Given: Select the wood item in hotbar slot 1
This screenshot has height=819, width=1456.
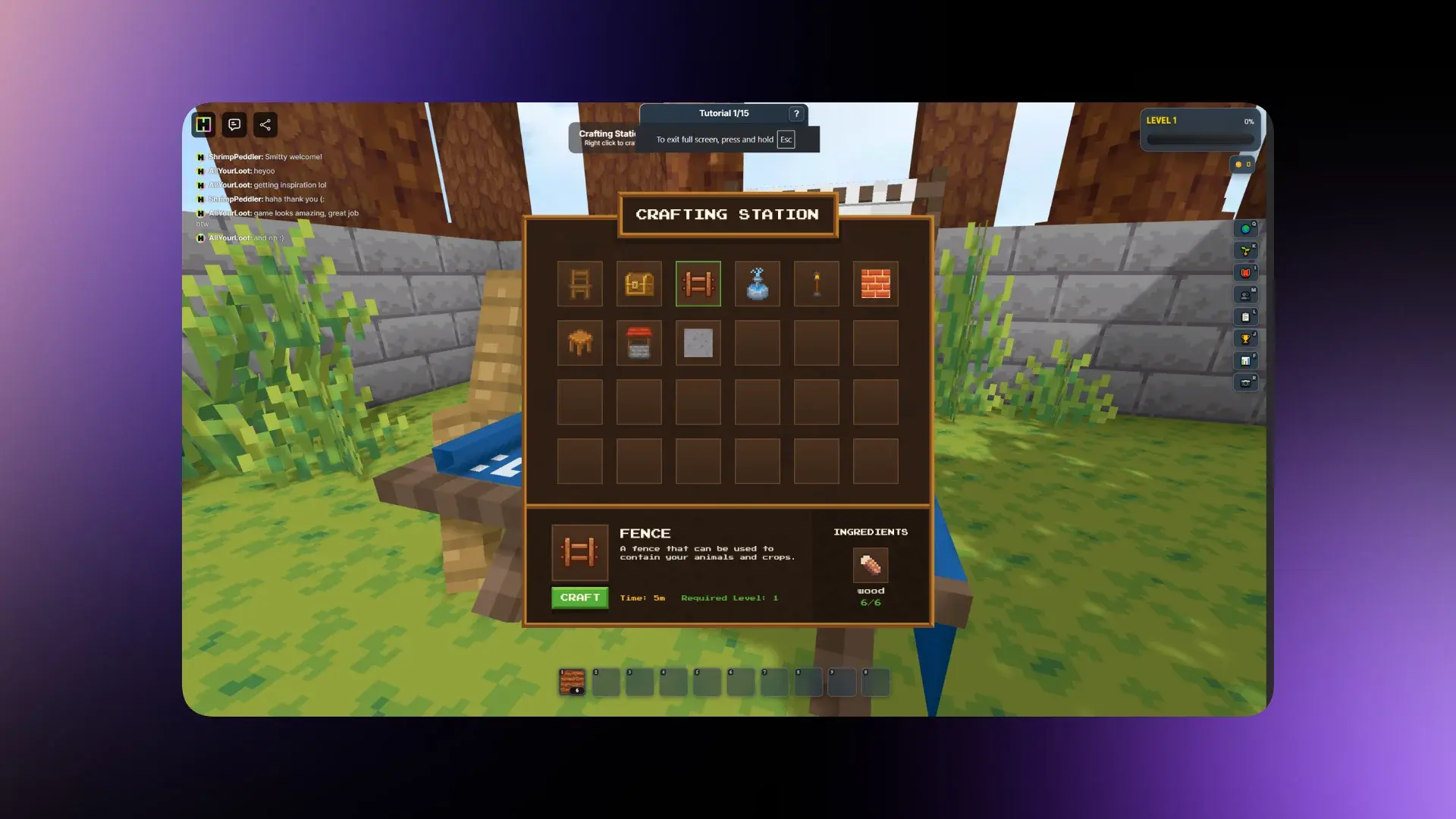Looking at the screenshot, I should coord(571,680).
